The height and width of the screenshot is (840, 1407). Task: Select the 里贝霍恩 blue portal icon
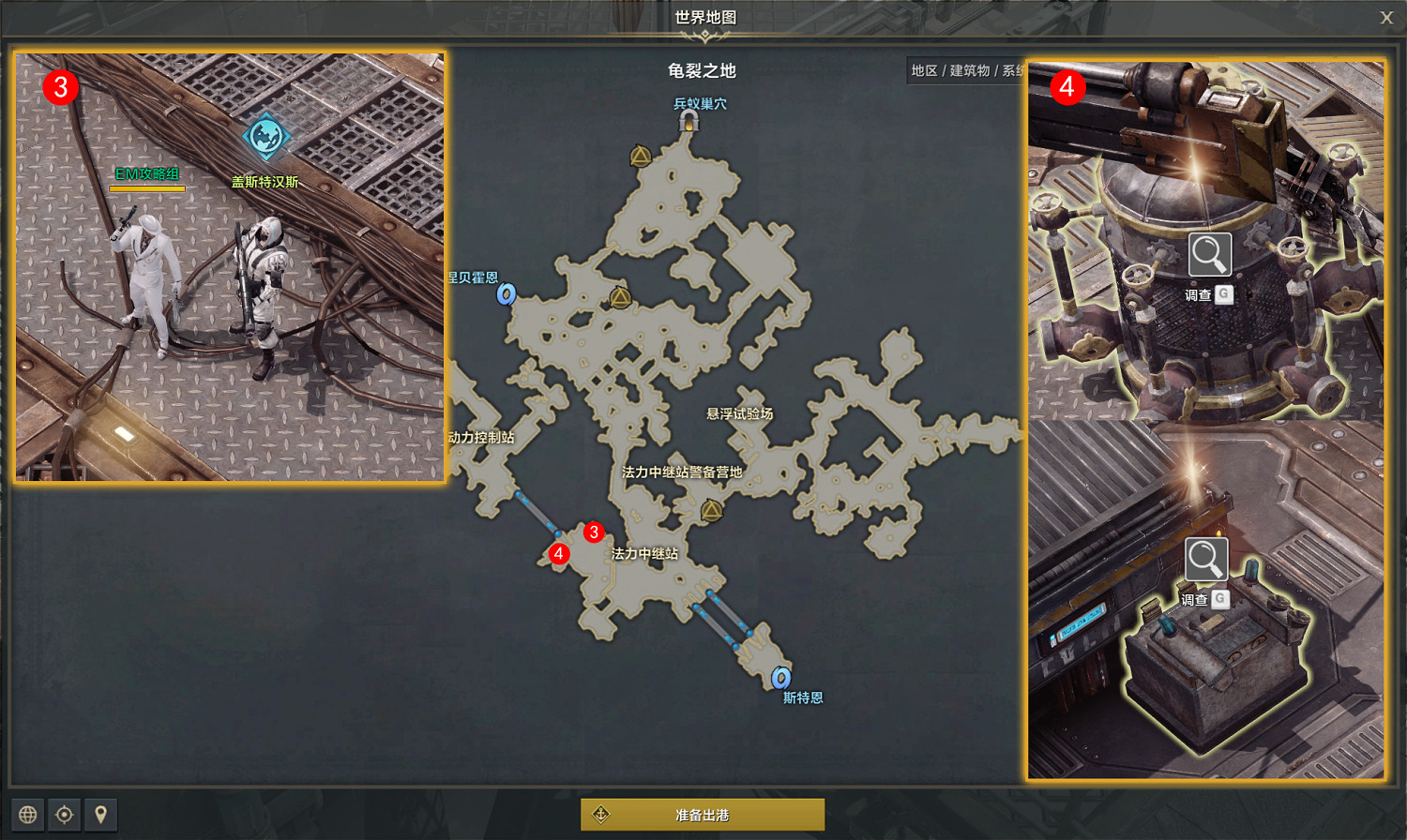[505, 295]
